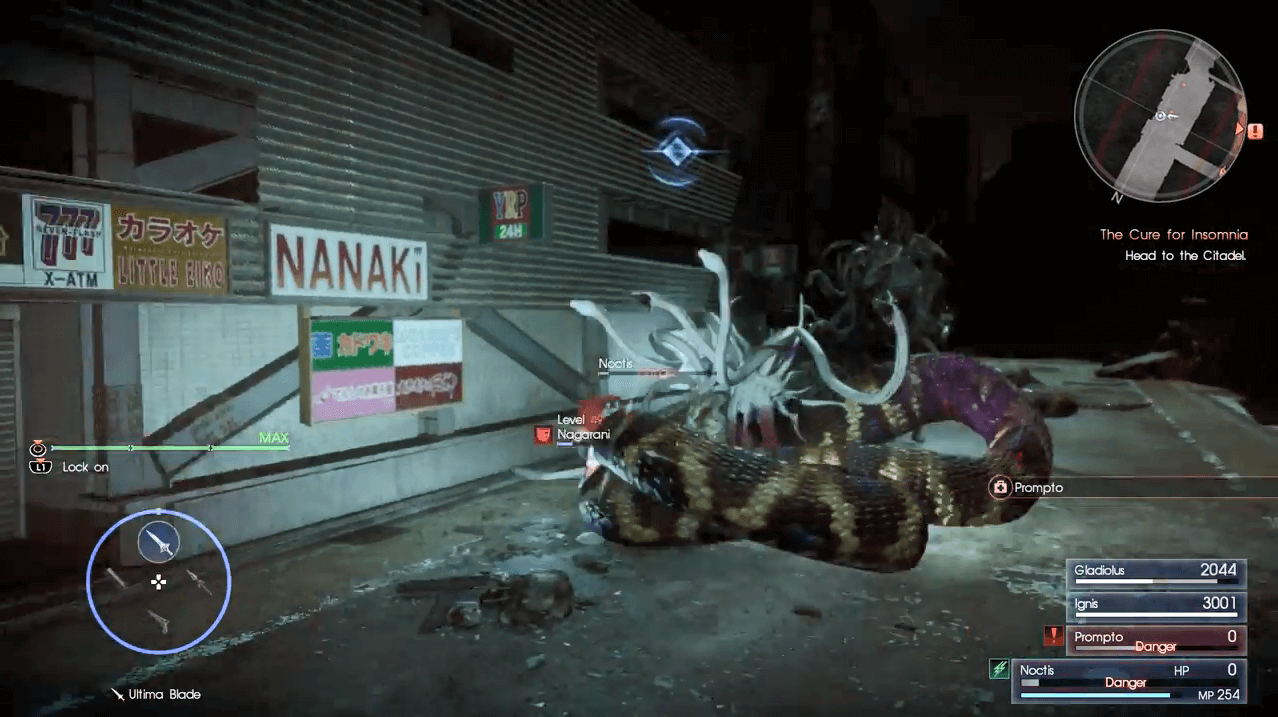
Task: Switch to the handgun weapon slot
Action: click(158, 621)
